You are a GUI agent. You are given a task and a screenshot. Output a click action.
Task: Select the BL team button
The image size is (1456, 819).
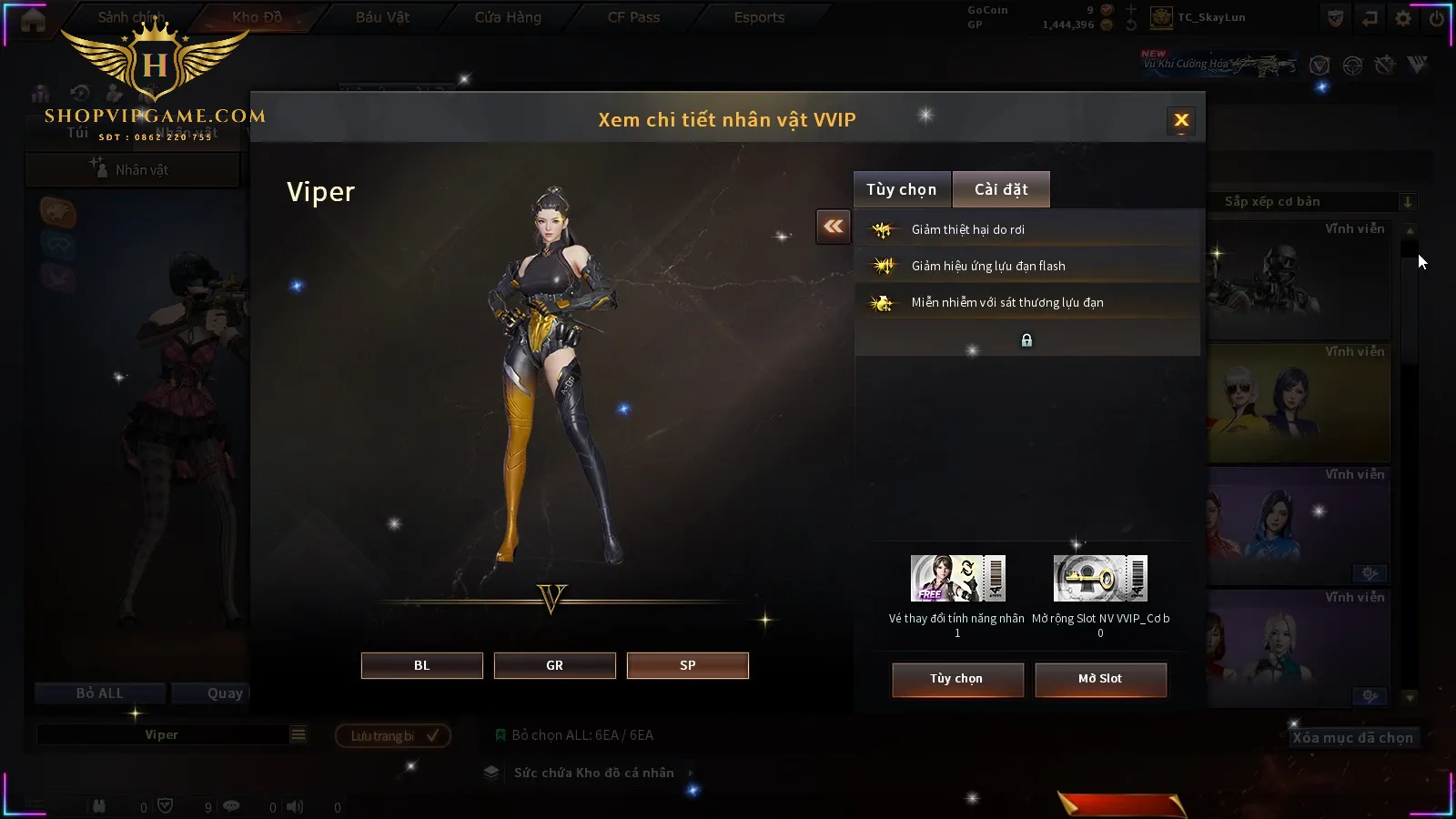point(421,665)
